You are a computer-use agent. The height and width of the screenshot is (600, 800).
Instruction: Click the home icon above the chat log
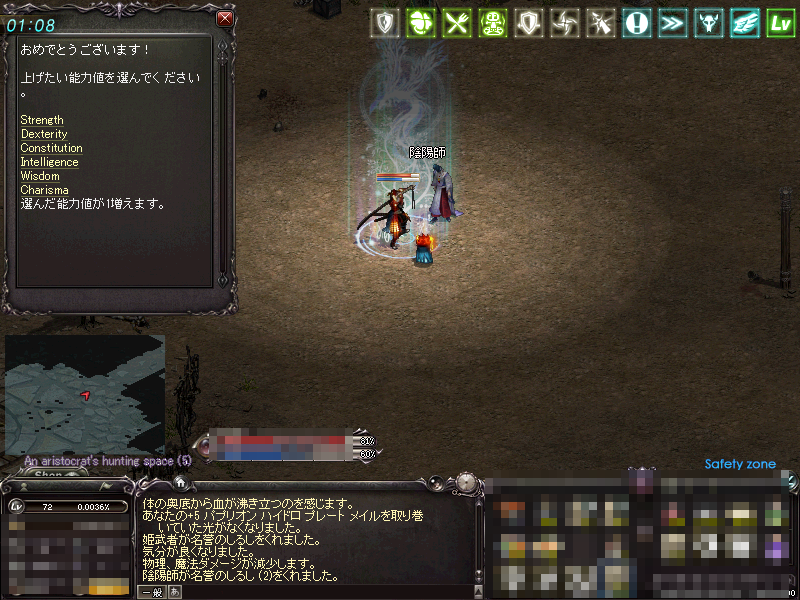(x=181, y=482)
